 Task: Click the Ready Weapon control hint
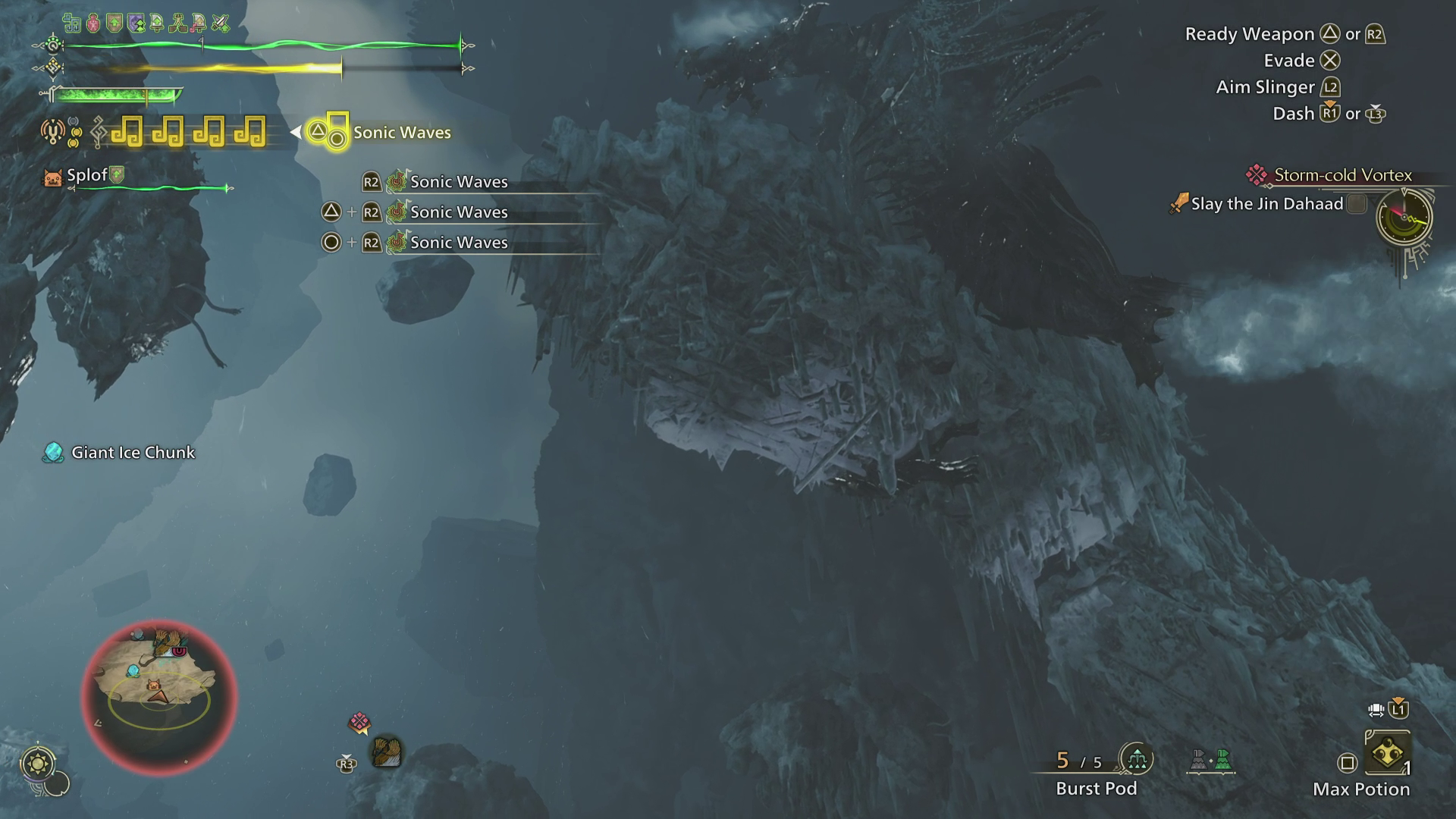point(1250,33)
